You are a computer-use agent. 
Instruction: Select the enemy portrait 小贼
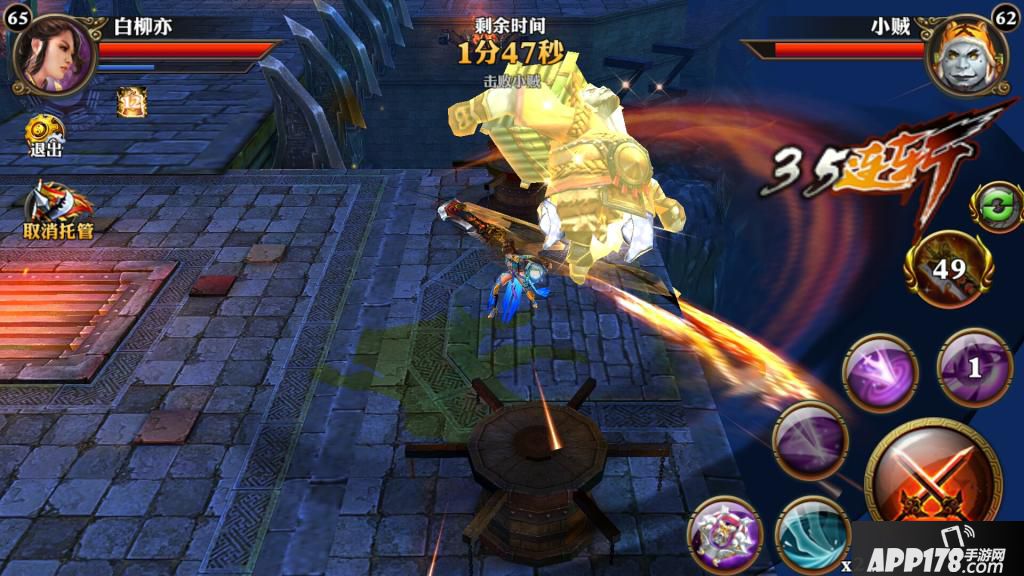pyautogui.click(x=966, y=55)
